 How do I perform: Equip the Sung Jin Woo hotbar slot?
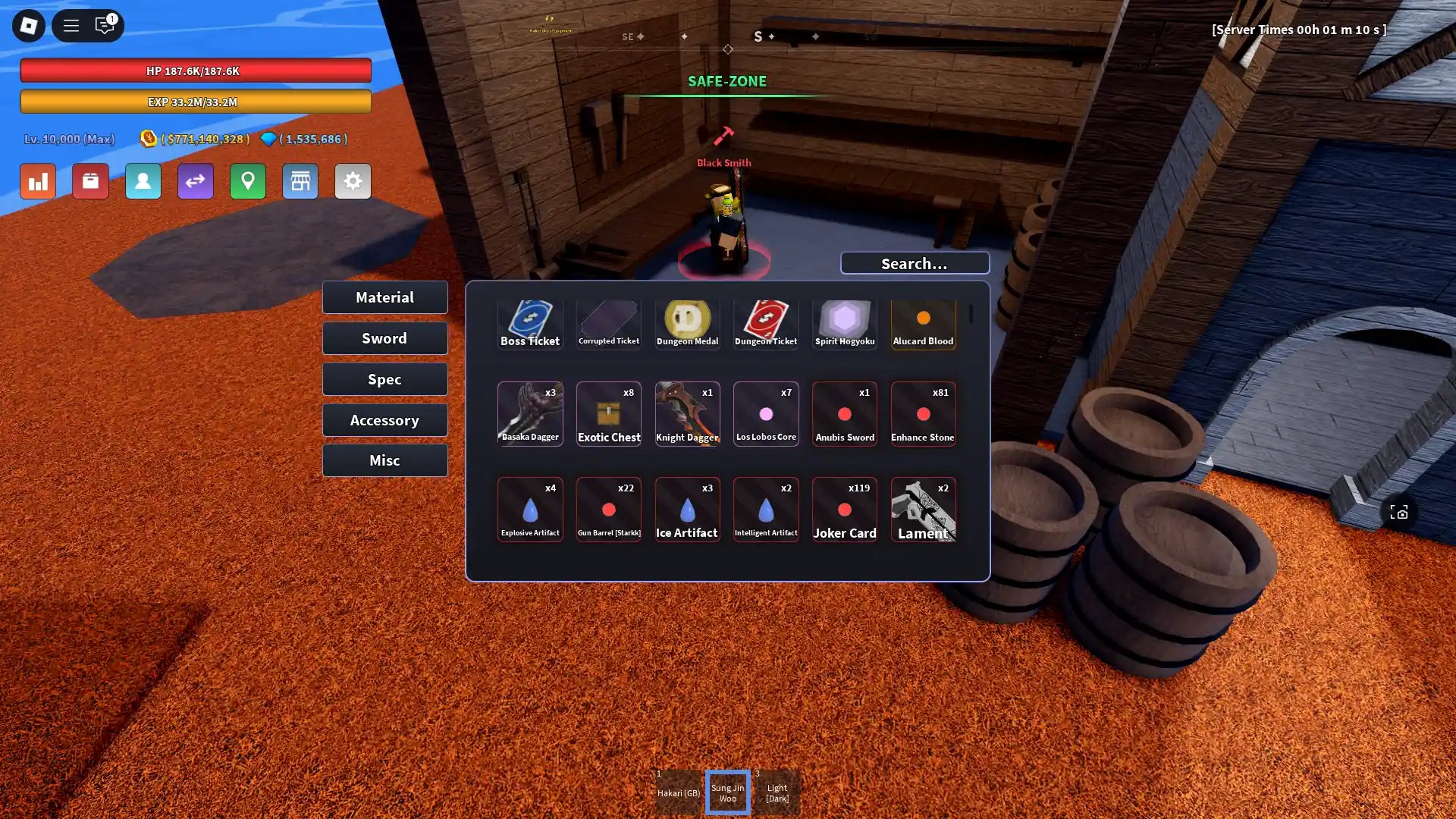click(x=727, y=792)
